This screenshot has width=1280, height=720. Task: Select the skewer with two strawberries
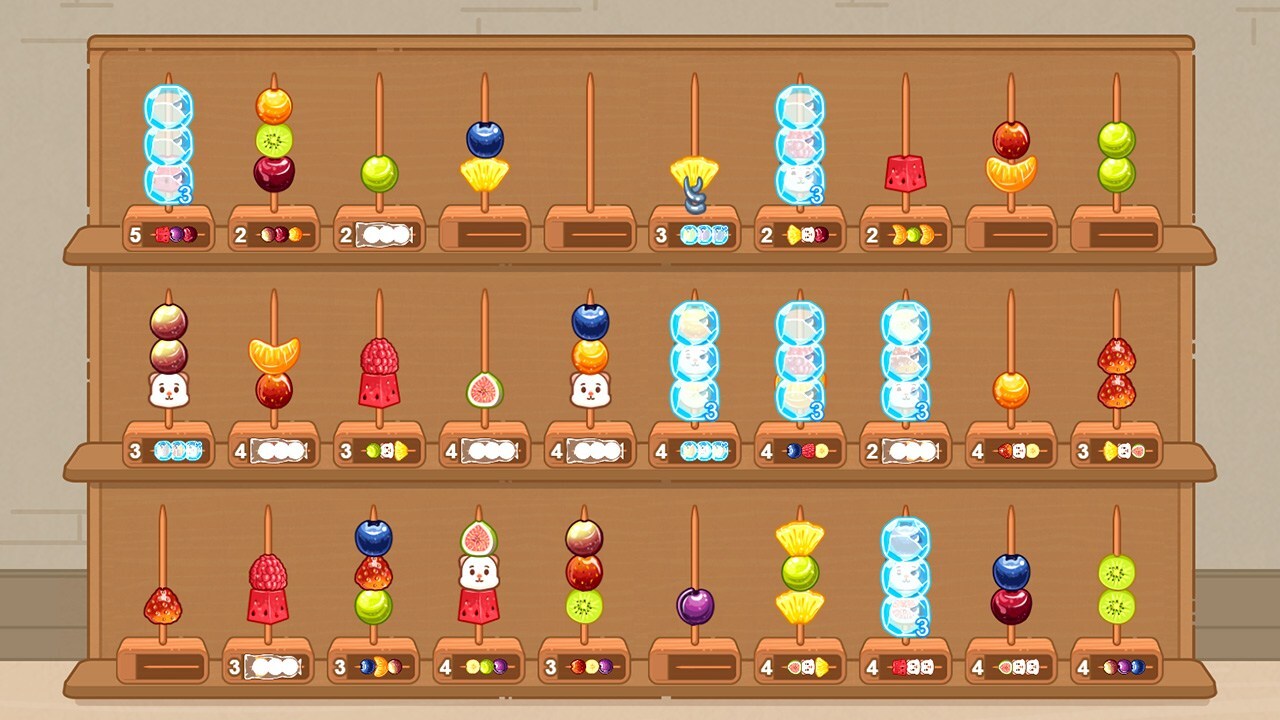[x=1116, y=372]
